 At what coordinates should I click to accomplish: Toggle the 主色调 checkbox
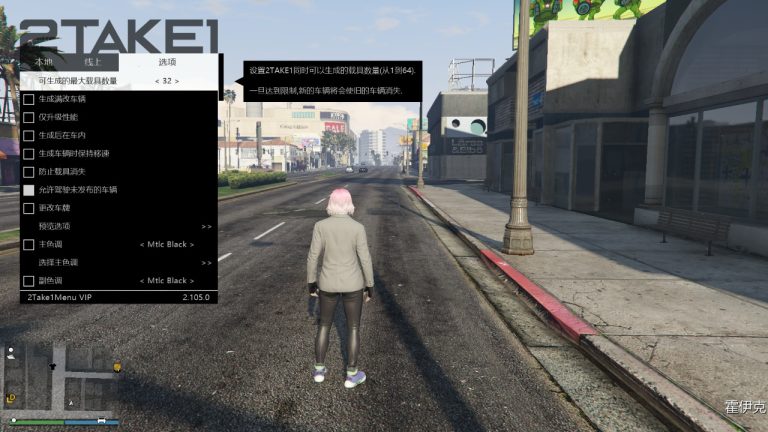click(x=29, y=244)
